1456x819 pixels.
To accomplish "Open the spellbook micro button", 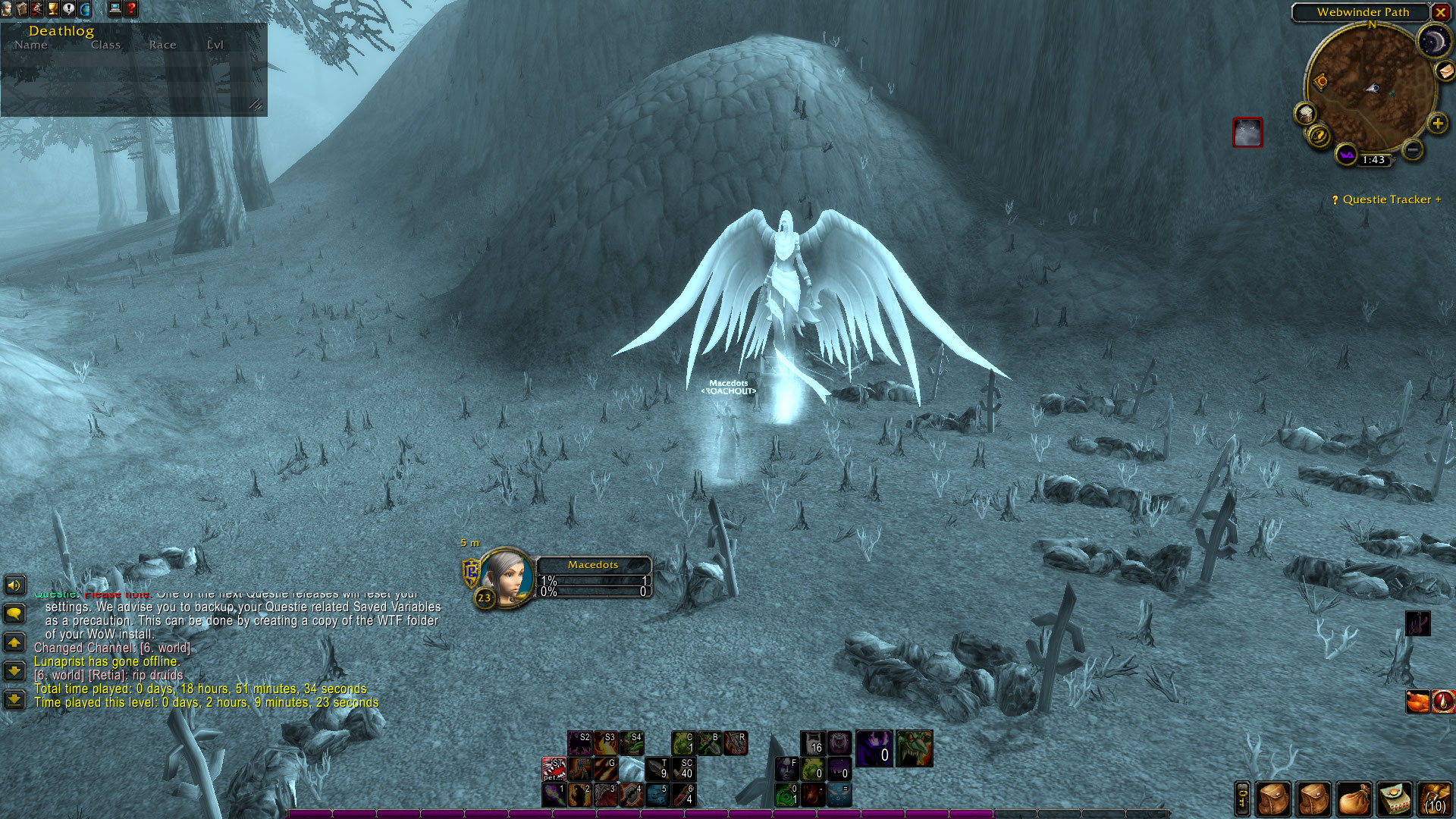I will click(22, 9).
